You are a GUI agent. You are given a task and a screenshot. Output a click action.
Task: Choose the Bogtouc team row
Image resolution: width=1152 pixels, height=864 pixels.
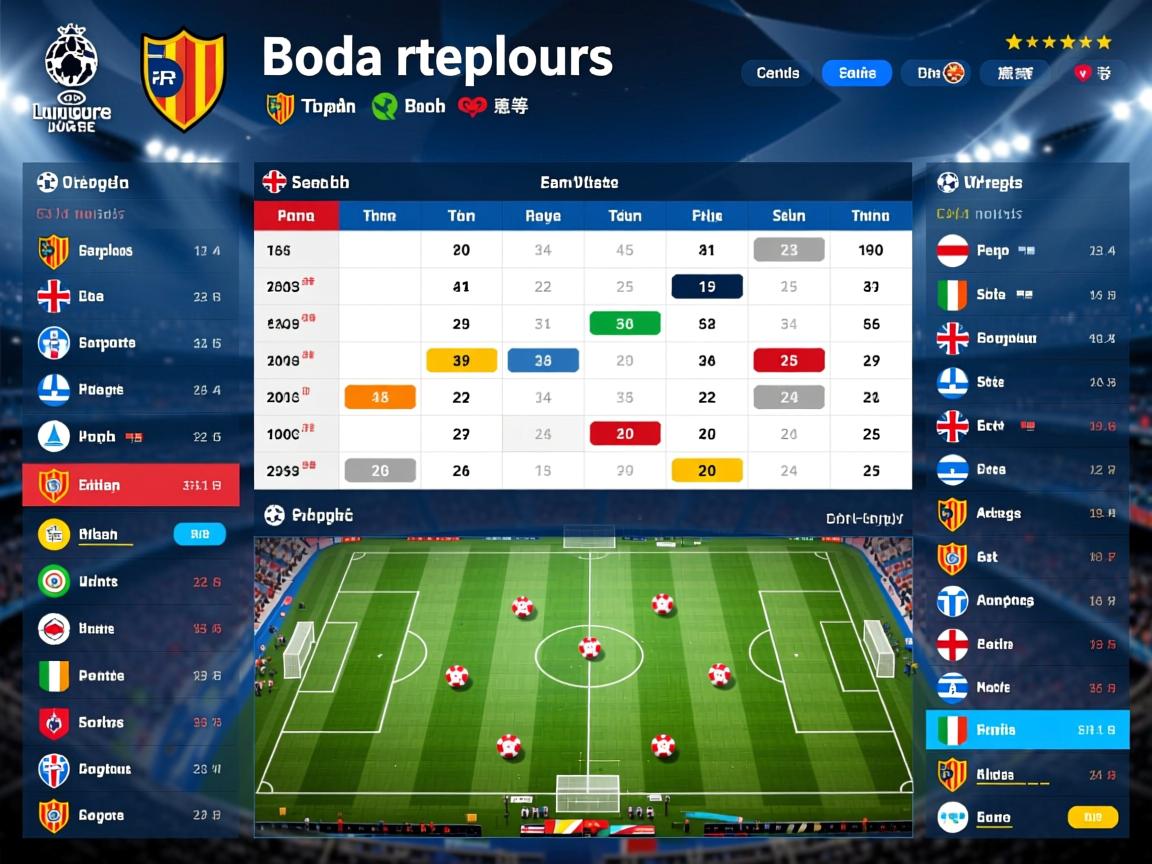pos(131,769)
